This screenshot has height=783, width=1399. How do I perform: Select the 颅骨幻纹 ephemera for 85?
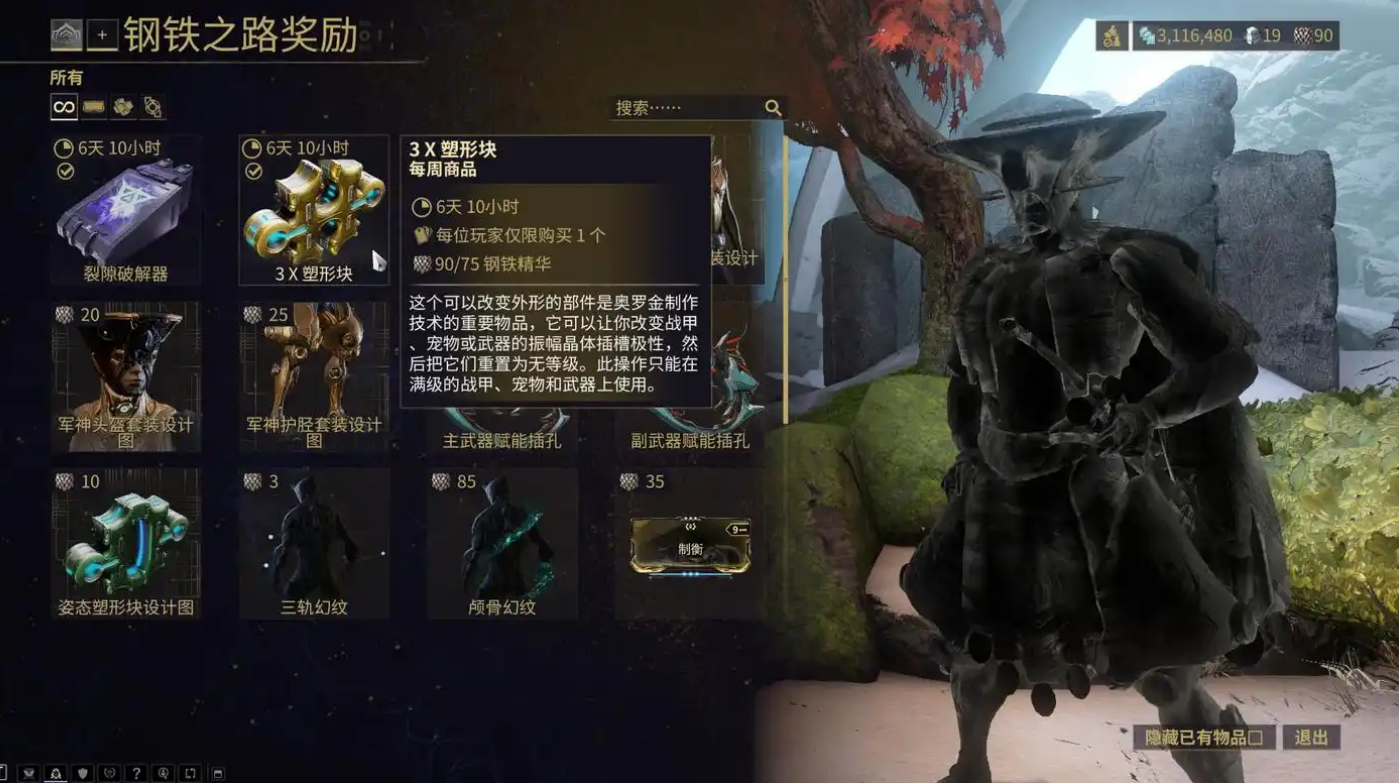pyautogui.click(x=502, y=543)
